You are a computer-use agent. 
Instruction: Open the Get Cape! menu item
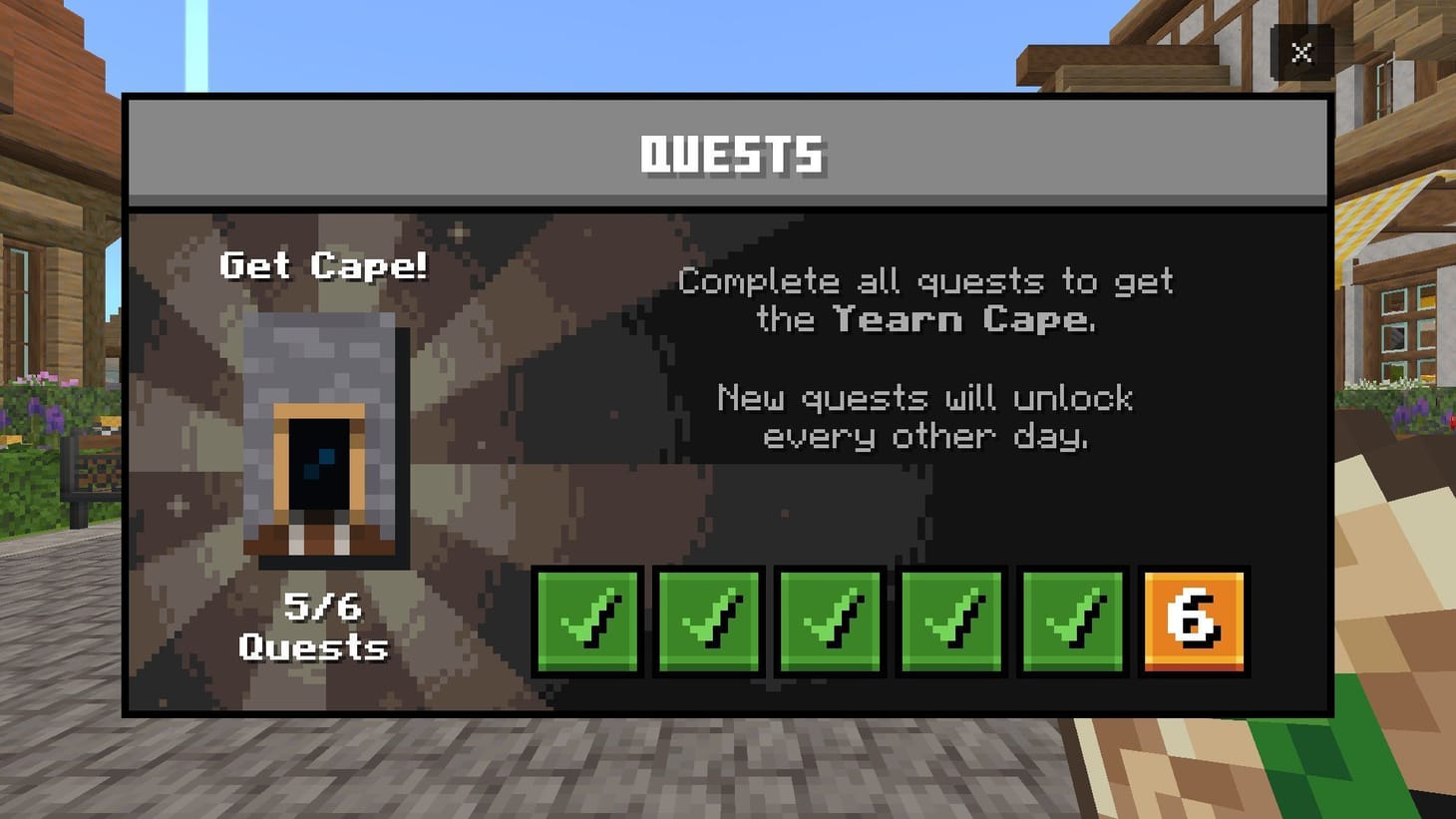pos(324,265)
